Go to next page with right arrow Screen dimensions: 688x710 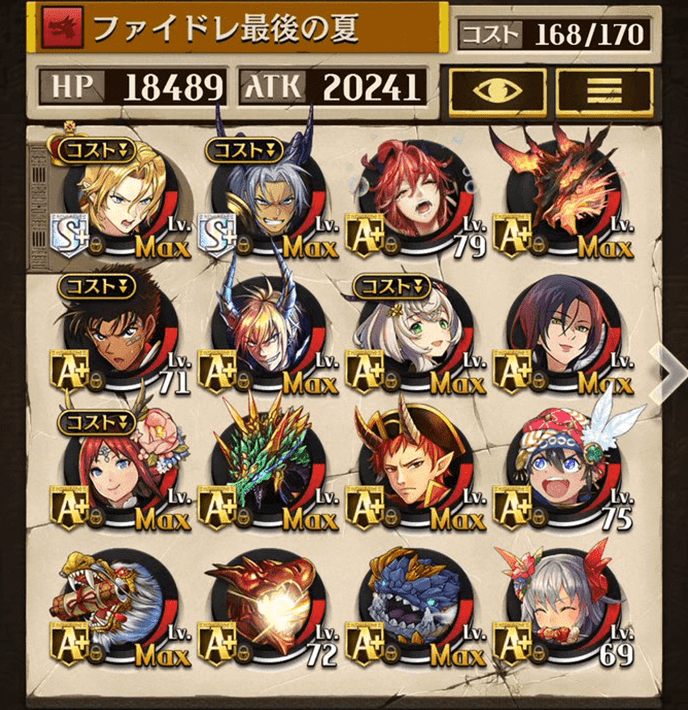tap(667, 369)
